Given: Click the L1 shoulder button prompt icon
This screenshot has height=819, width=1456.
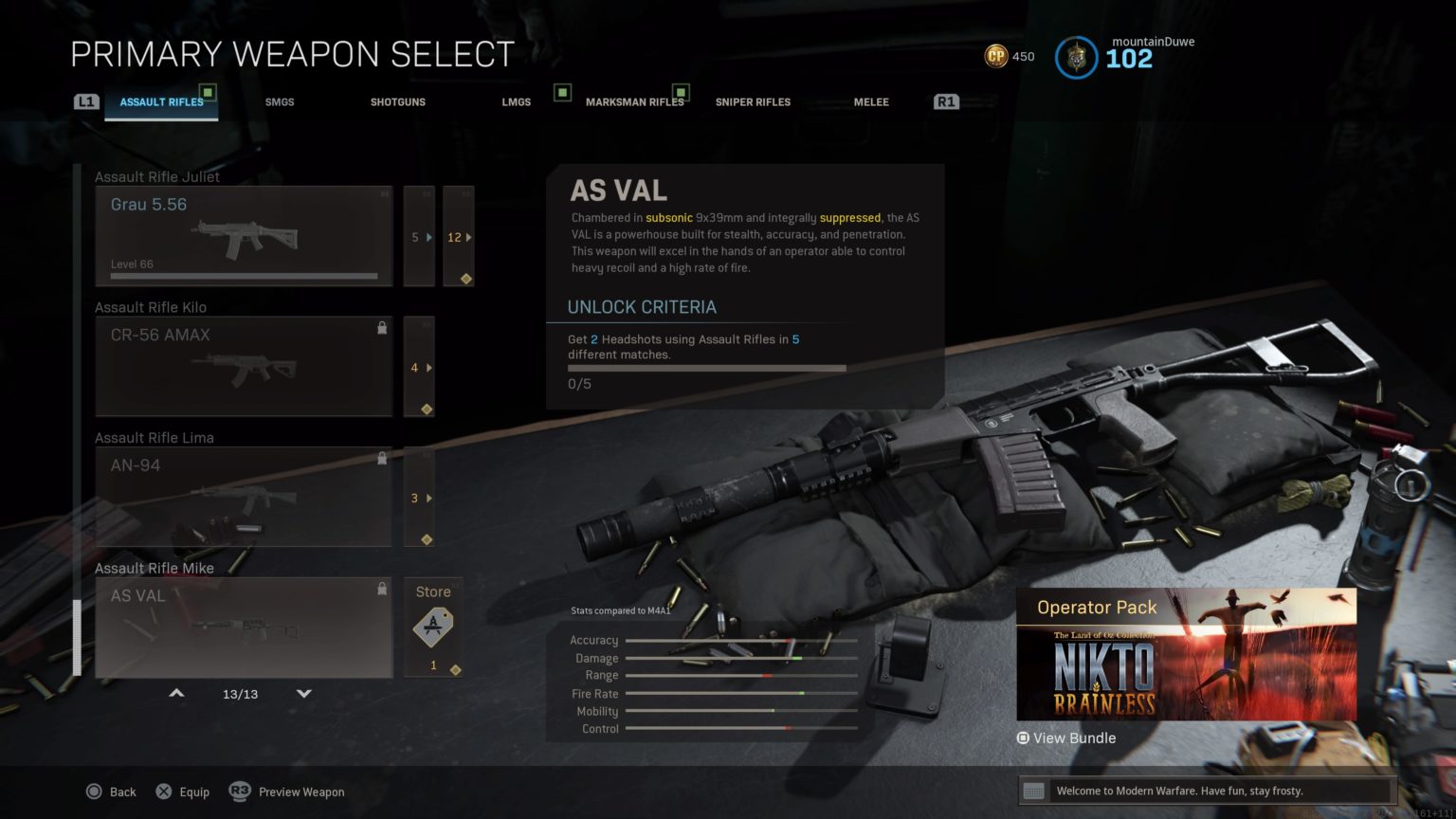Looking at the screenshot, I should tap(86, 100).
